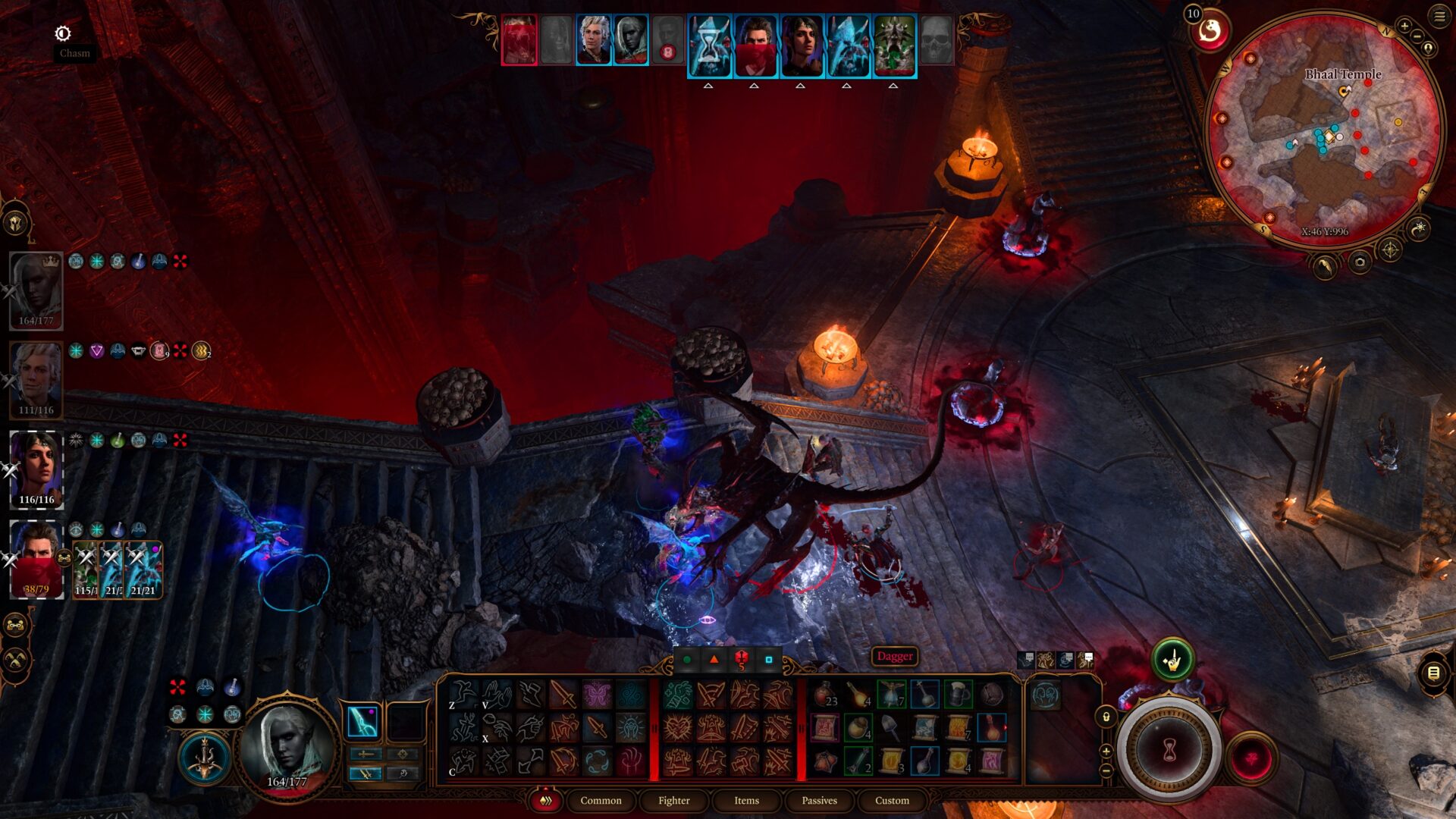The height and width of the screenshot is (819, 1456).
Task: Click the hourglass end turn button
Action: click(1169, 751)
